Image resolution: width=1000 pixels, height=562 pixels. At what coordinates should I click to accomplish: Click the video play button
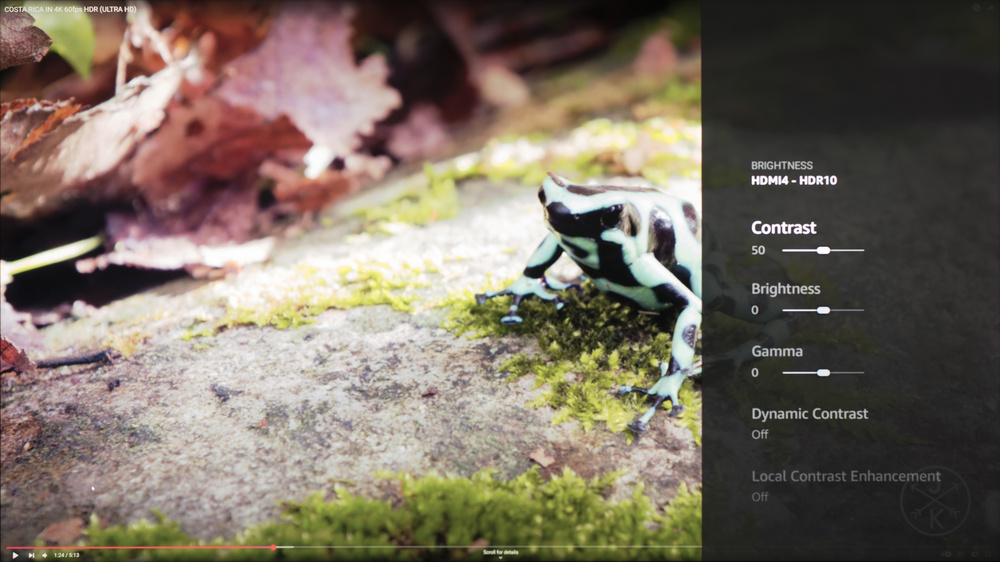coord(15,555)
